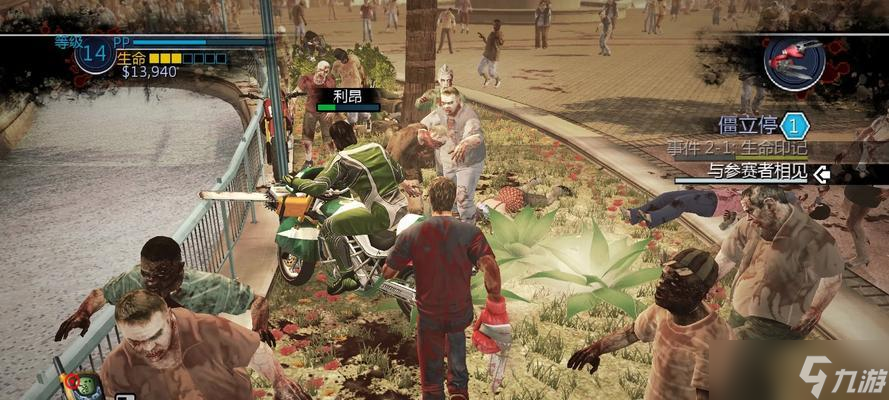
Task: Select the equipped weapon icon
Action: pos(794,60)
